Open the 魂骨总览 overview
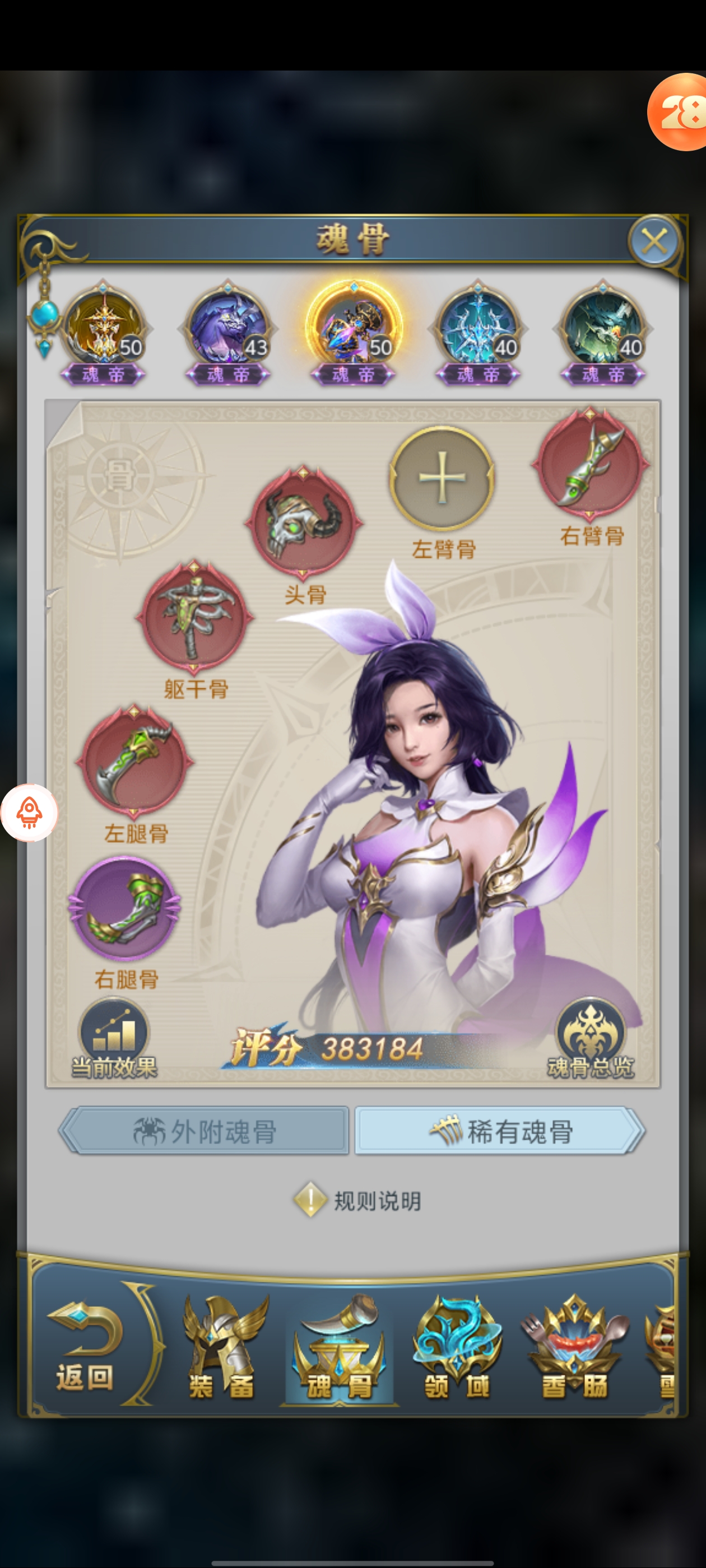This screenshot has height=1568, width=706. 589,1039
